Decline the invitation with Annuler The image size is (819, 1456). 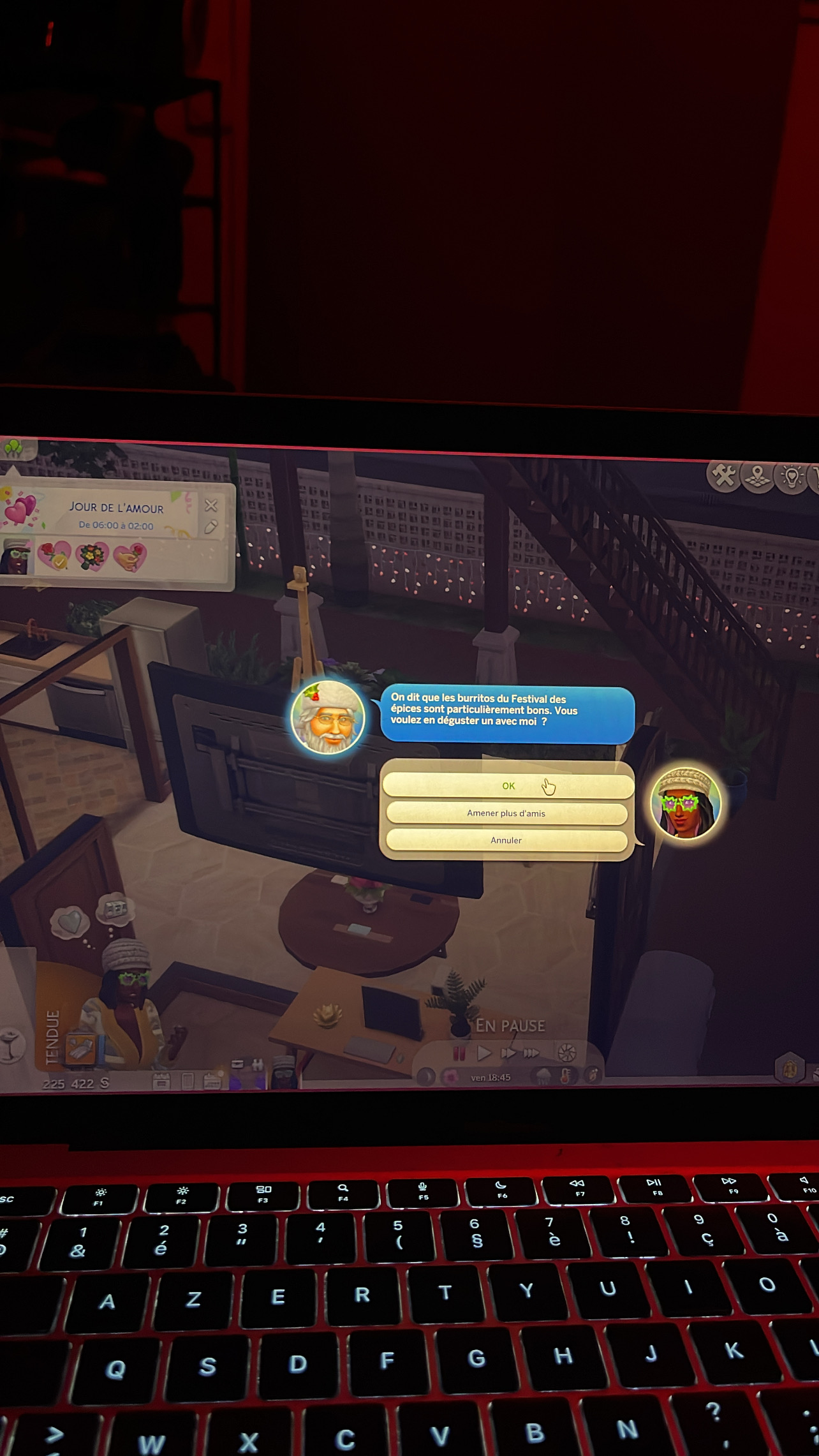click(506, 840)
